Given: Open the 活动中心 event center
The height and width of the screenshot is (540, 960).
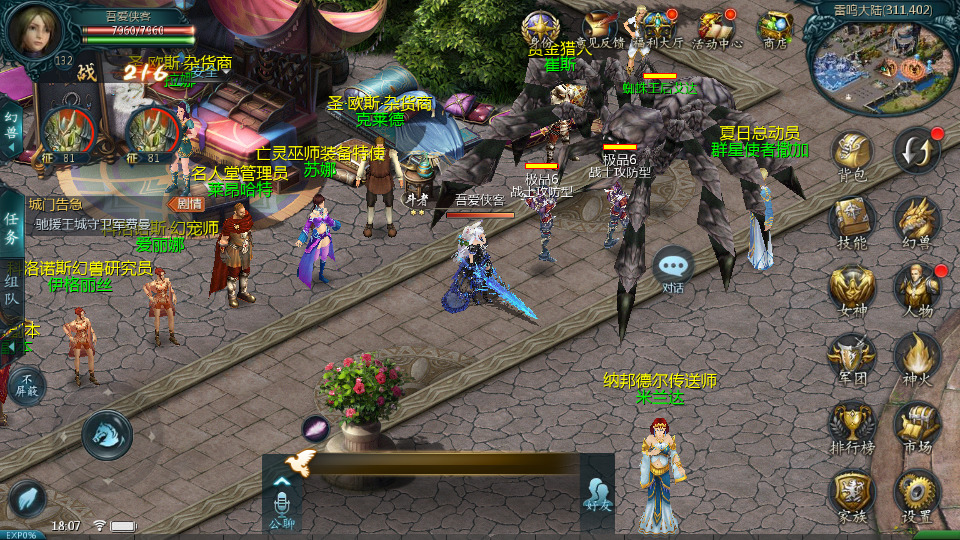Looking at the screenshot, I should coord(717,28).
